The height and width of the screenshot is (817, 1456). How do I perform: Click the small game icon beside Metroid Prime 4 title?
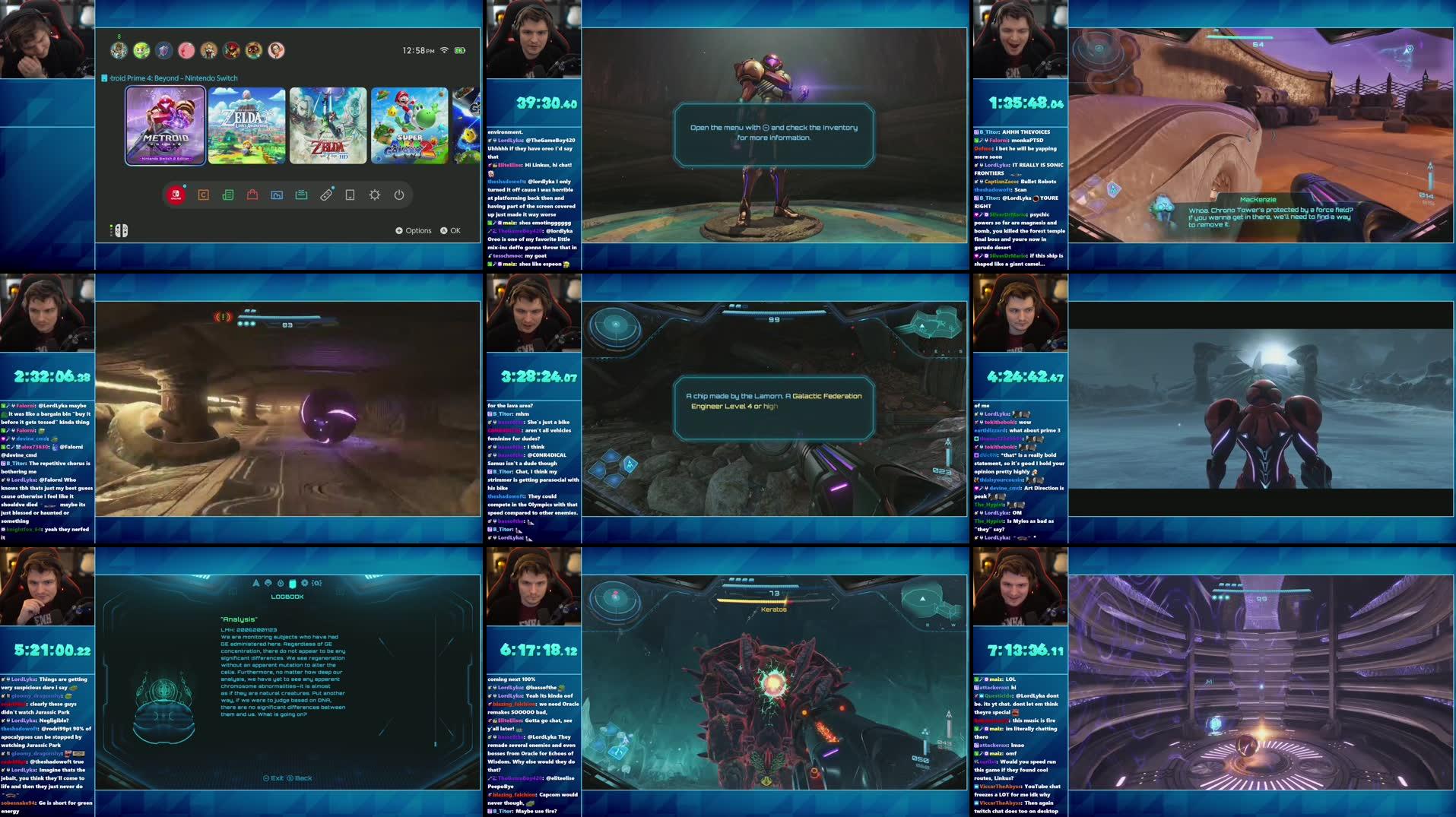click(x=104, y=78)
